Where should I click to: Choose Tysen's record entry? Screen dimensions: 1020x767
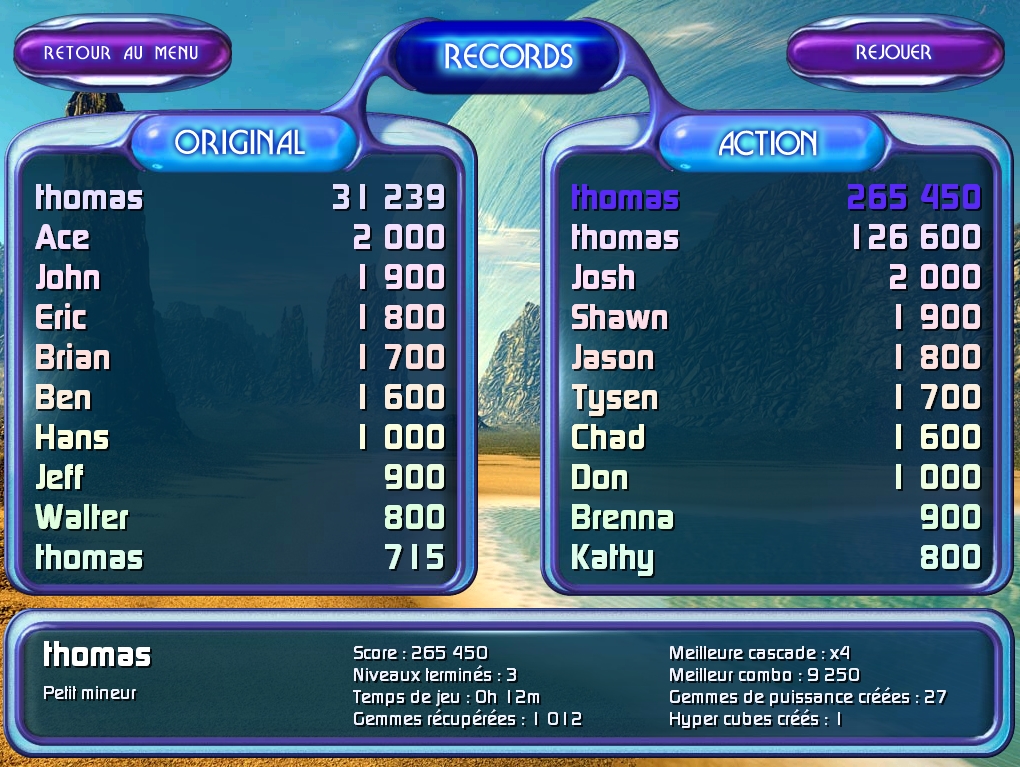click(775, 398)
